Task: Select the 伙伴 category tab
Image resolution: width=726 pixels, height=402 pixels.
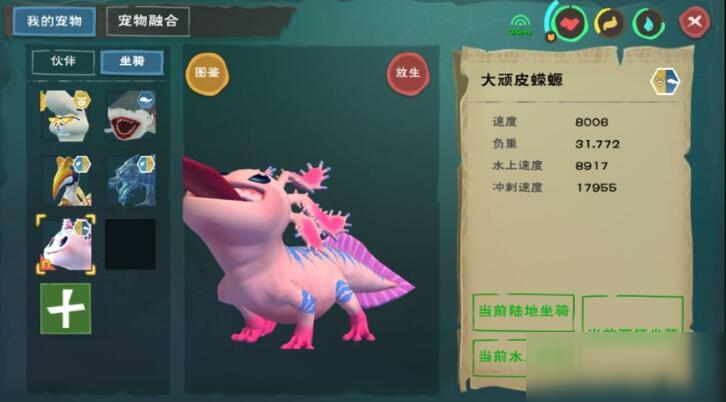Action: (64, 62)
